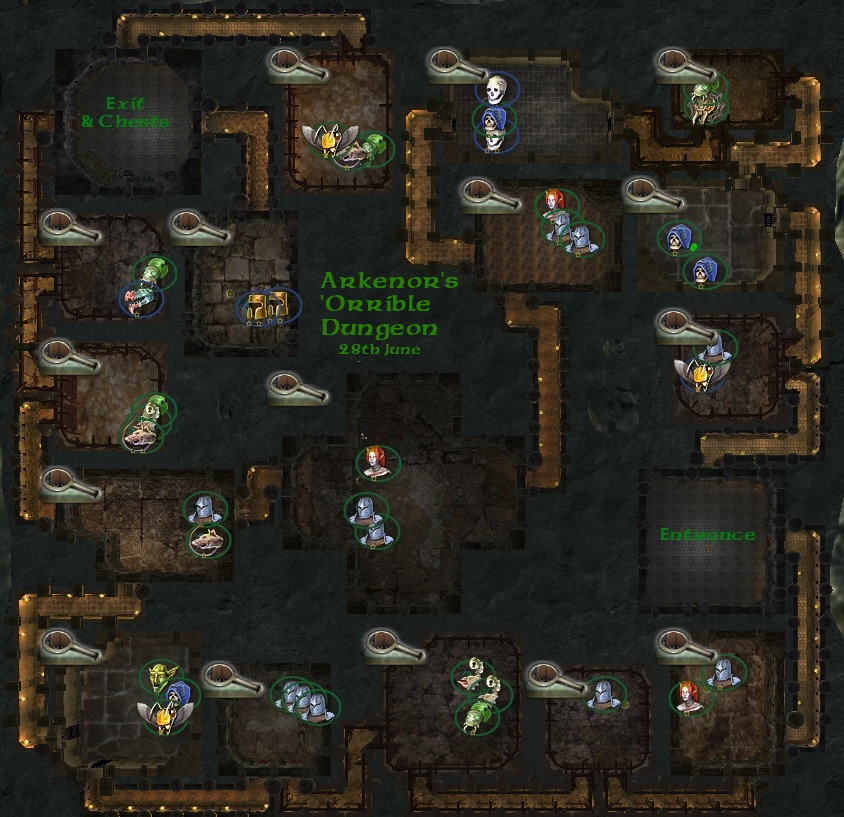Select the golden treasure chests marker

[268, 306]
